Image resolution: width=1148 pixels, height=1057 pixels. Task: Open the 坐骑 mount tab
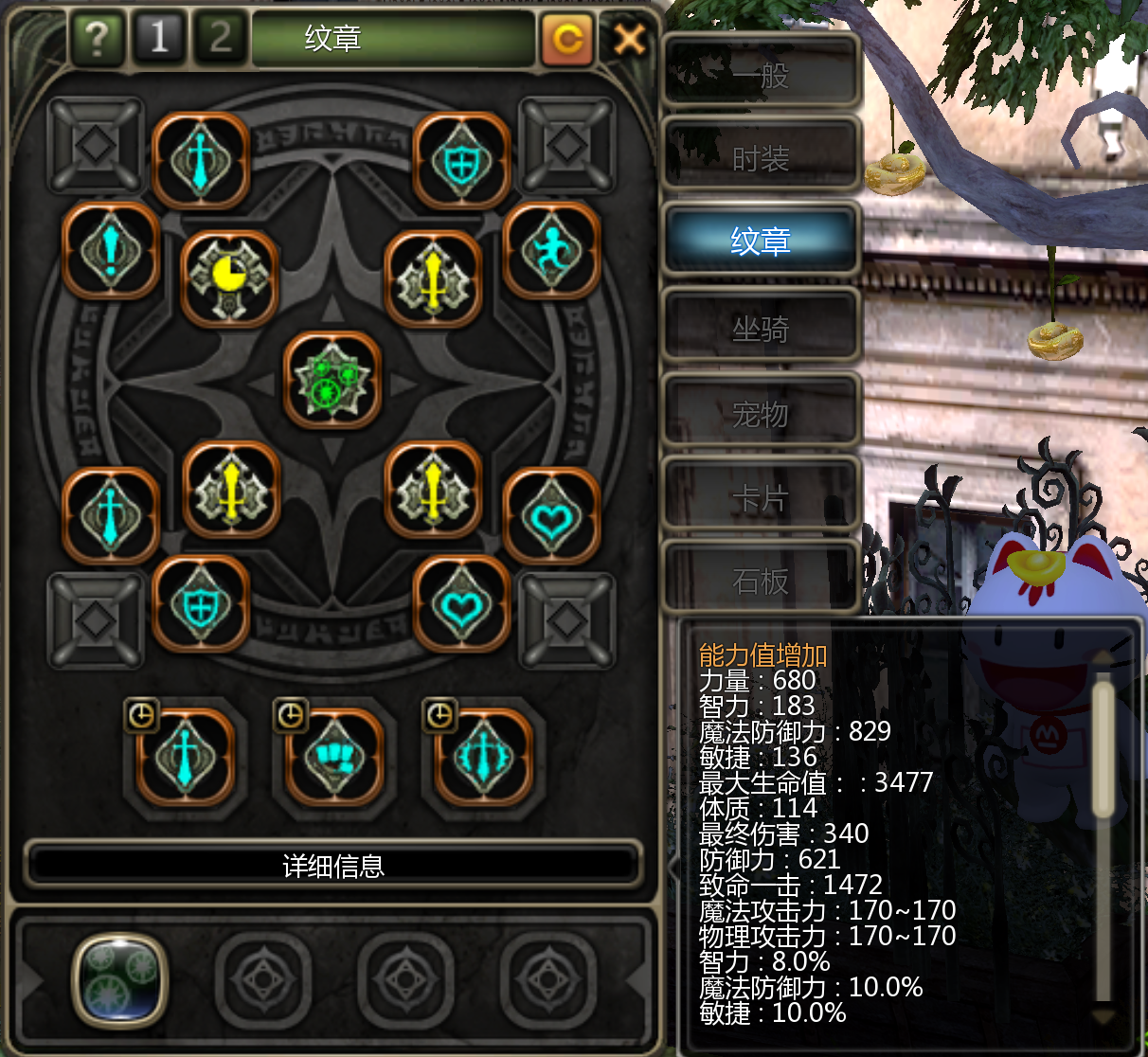point(761,329)
